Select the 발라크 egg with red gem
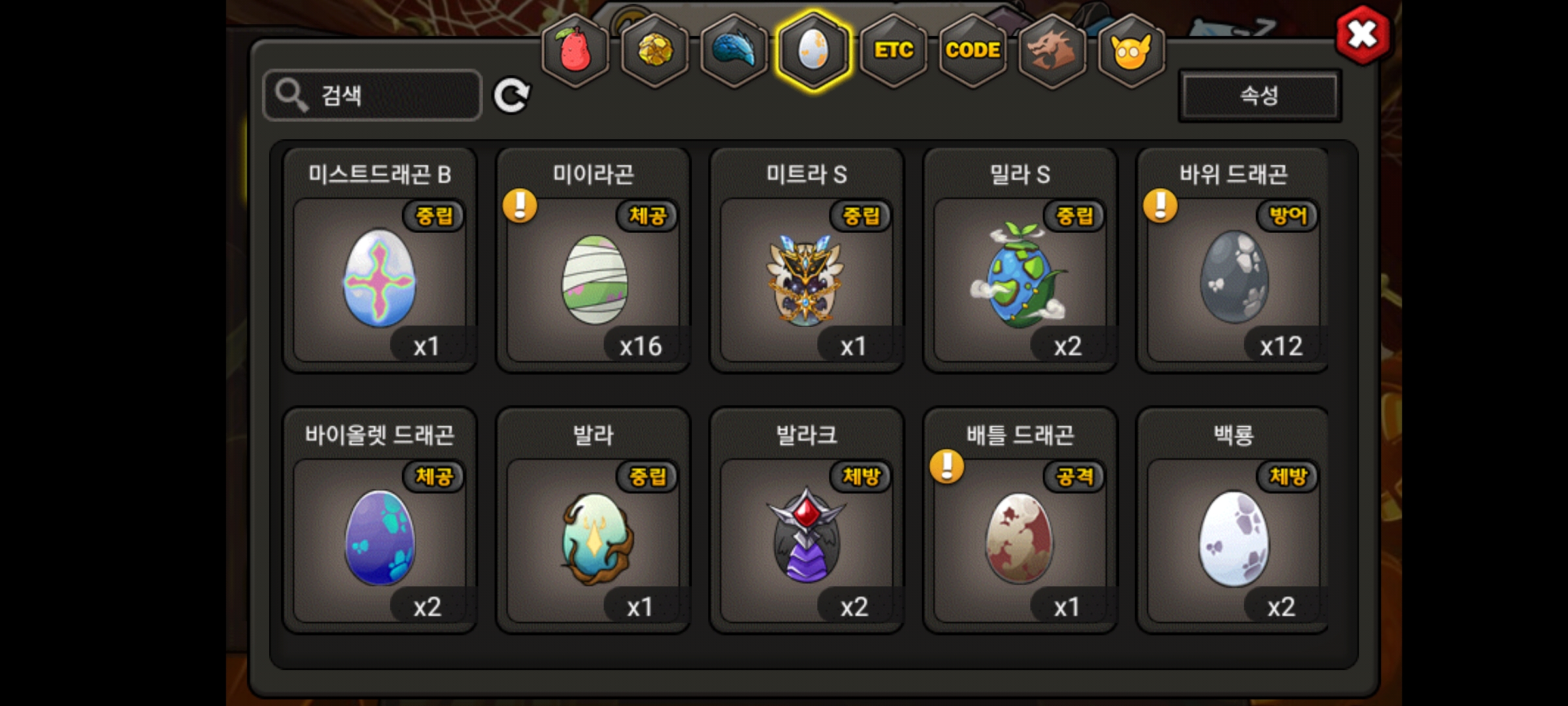Image resolution: width=1568 pixels, height=706 pixels. tap(806, 539)
